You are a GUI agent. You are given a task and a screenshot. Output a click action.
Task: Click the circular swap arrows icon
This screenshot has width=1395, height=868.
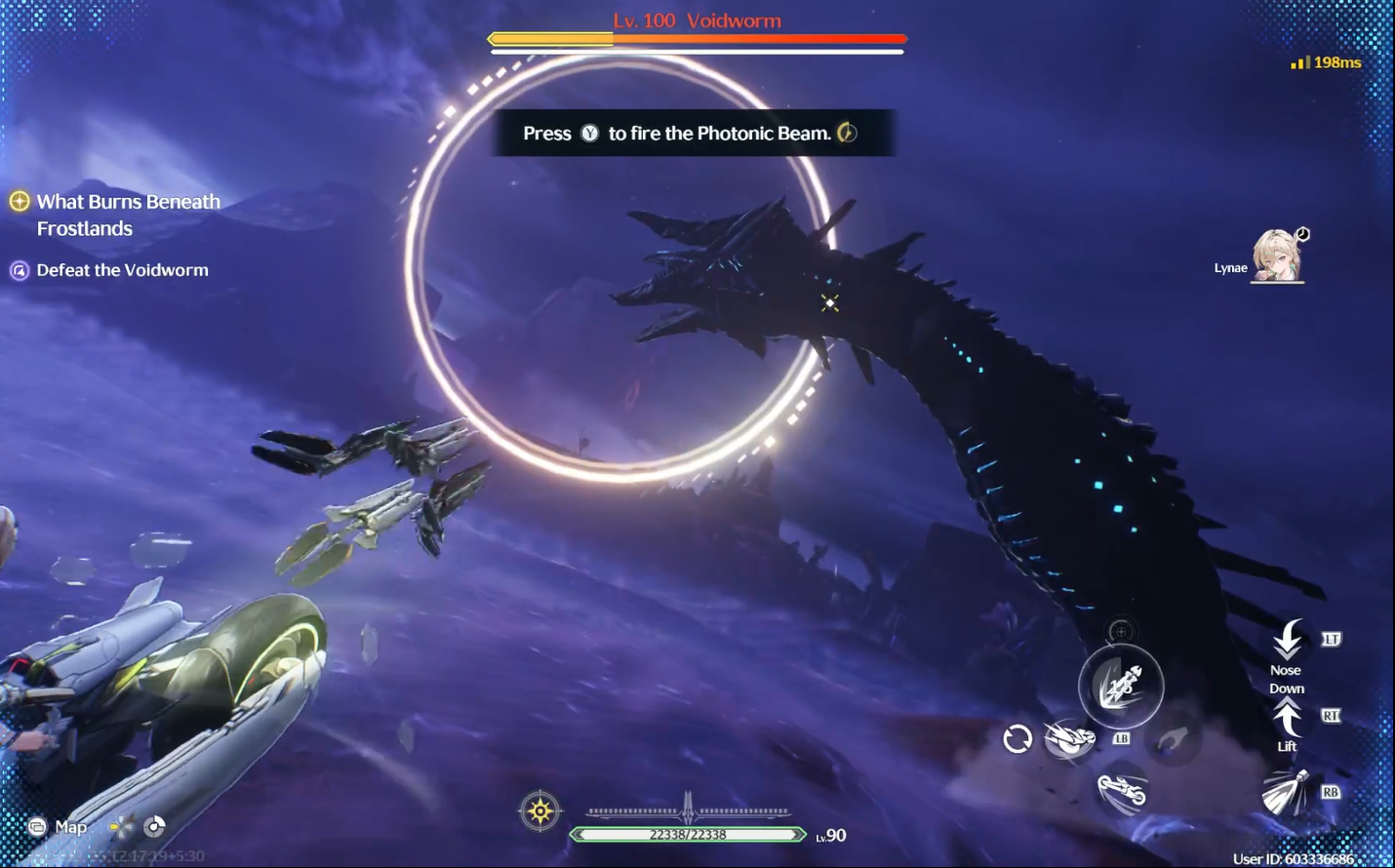[1017, 739]
